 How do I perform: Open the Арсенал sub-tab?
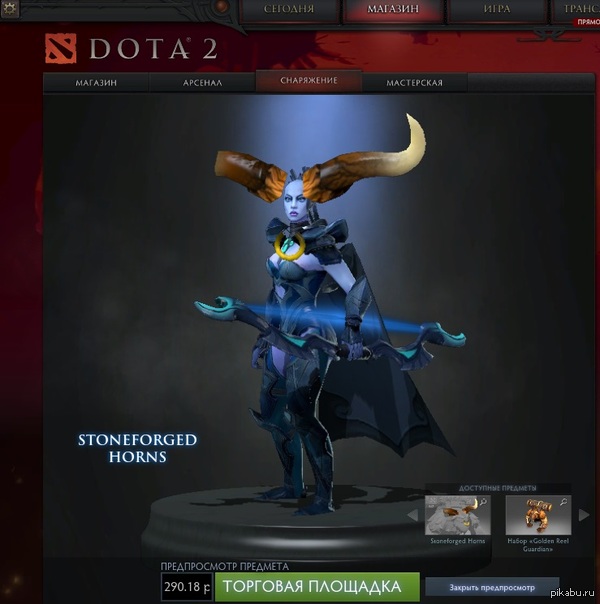tap(203, 83)
